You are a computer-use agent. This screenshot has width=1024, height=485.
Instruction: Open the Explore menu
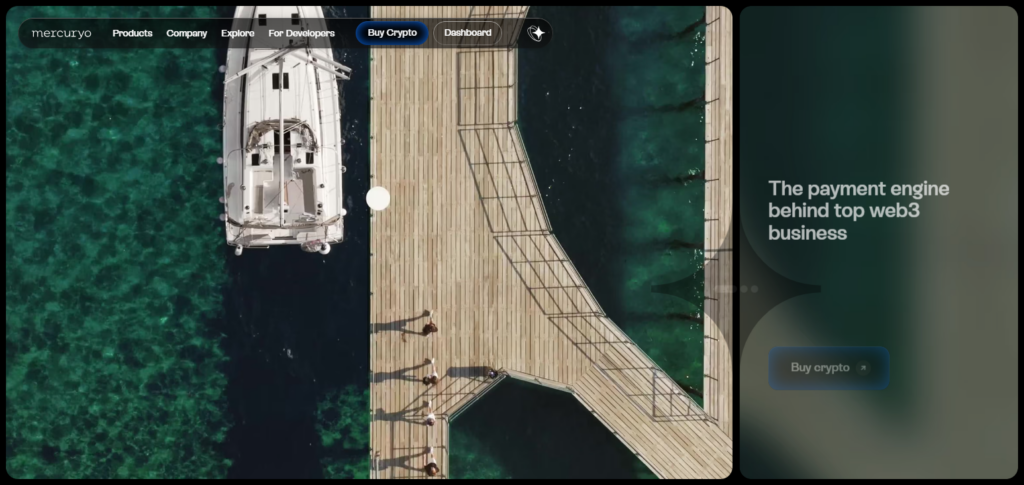coord(238,33)
